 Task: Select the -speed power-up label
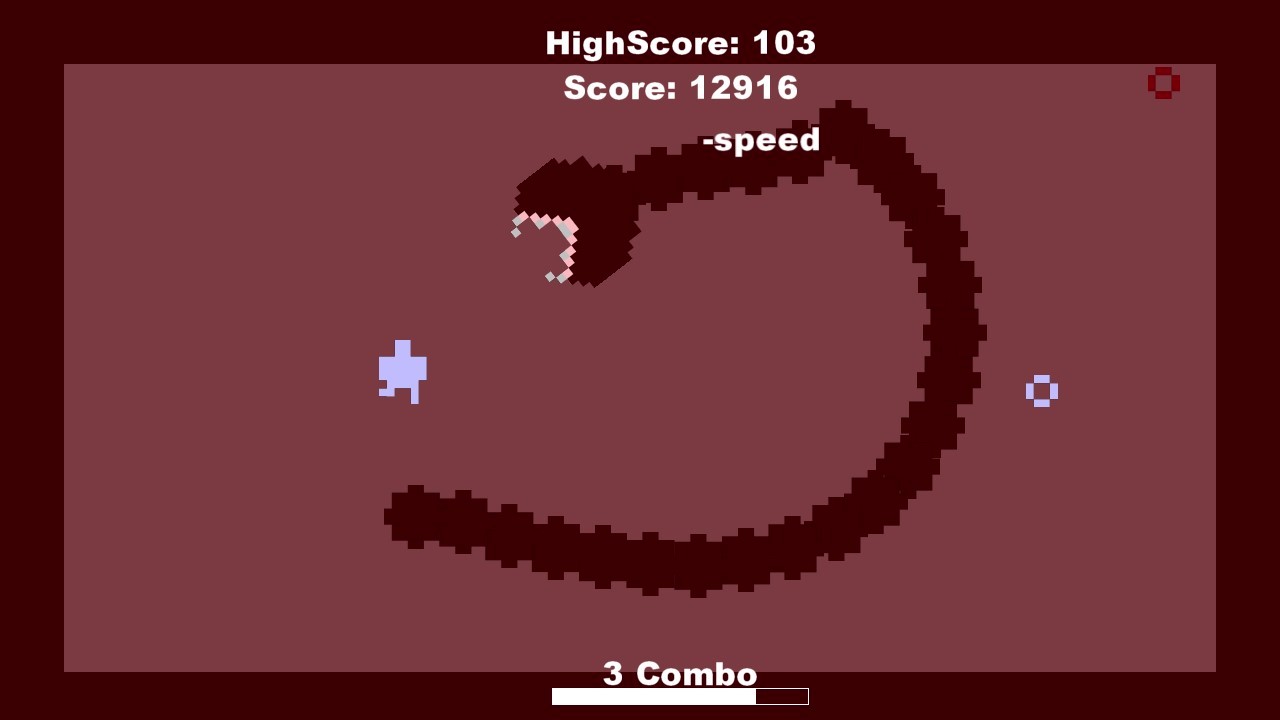coord(762,140)
